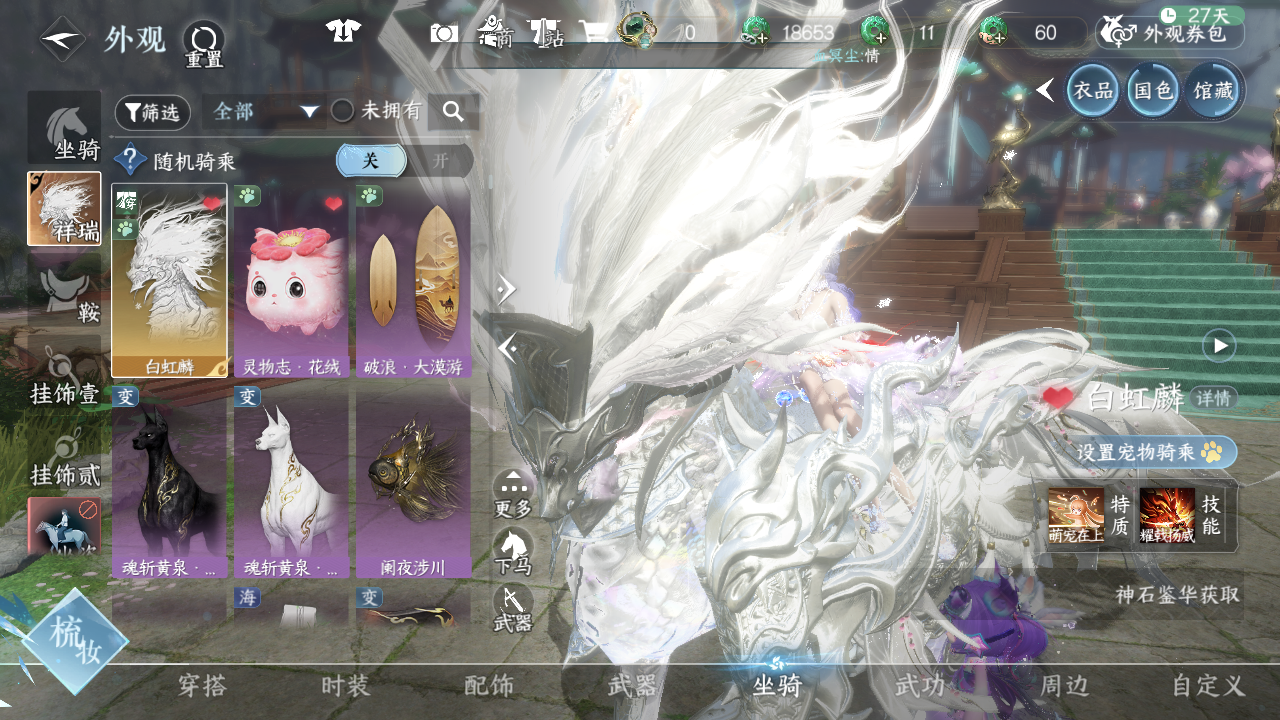The width and height of the screenshot is (1280, 720).
Task: Open the mount search magnifier
Action: tap(453, 112)
